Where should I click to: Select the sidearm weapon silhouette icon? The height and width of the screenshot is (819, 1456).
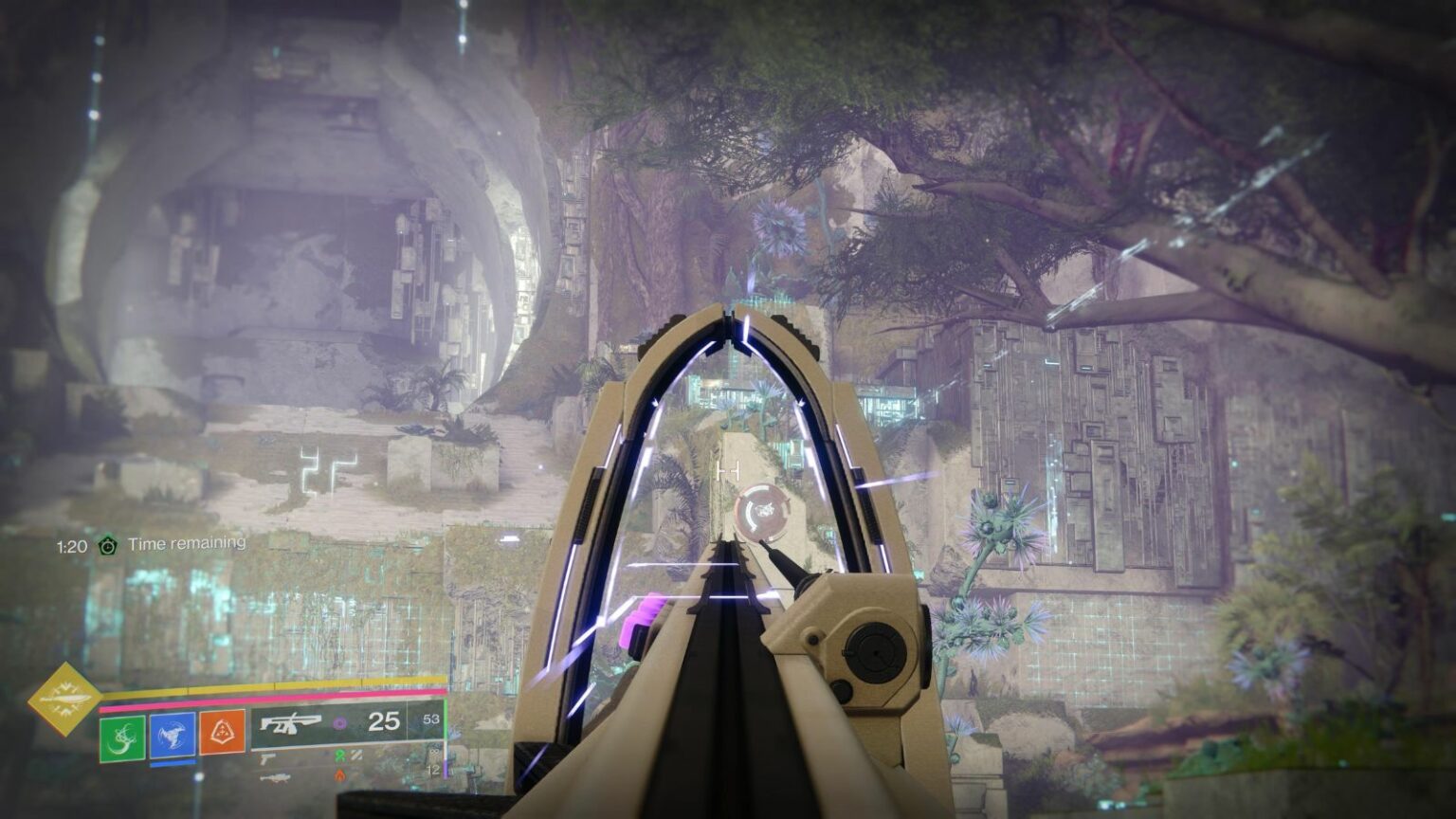click(x=266, y=758)
